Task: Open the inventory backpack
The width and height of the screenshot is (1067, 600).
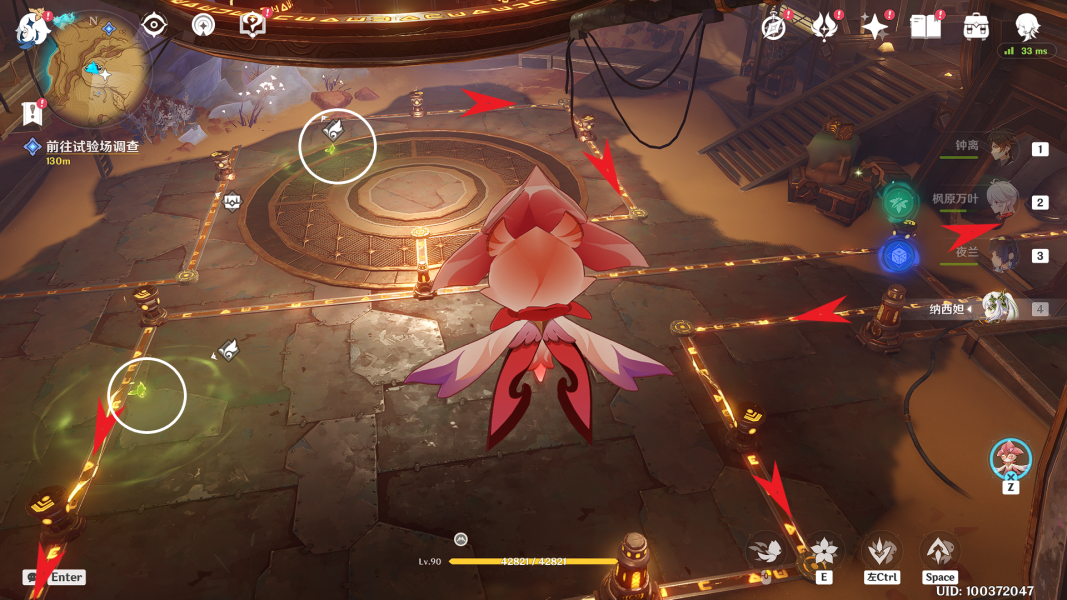Action: click(976, 27)
